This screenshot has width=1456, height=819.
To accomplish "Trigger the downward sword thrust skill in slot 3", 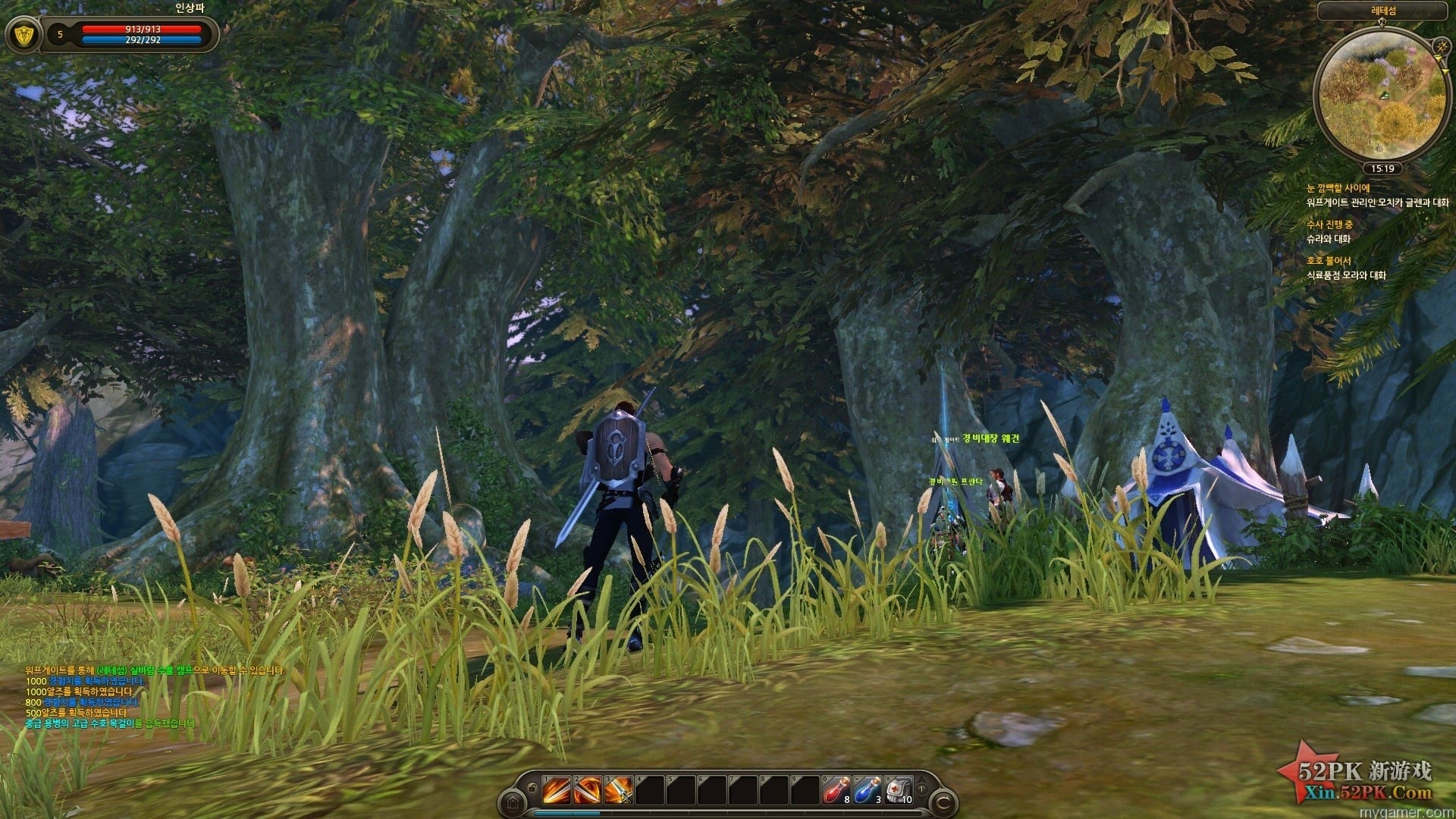I will click(x=618, y=791).
